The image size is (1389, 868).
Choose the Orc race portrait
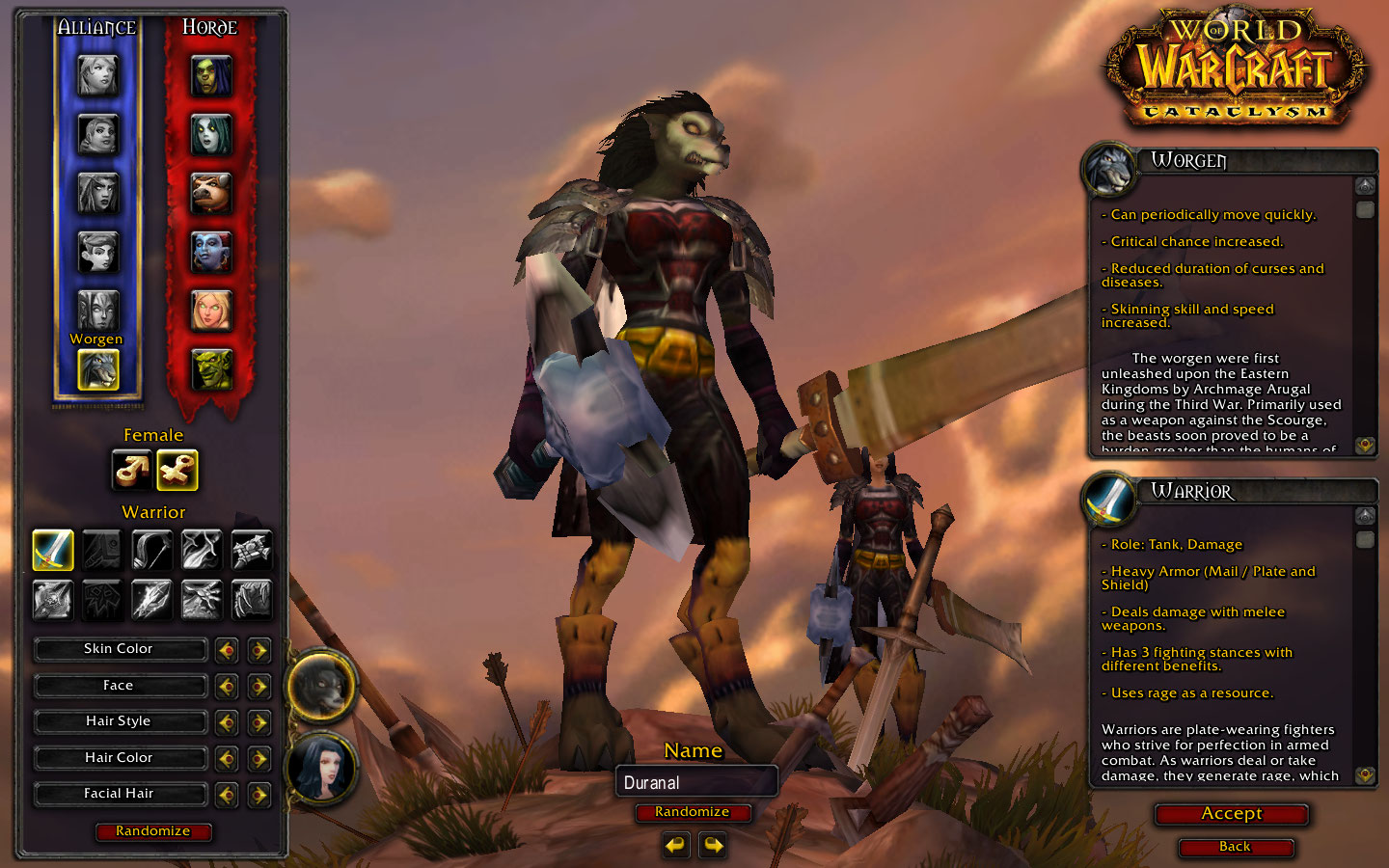(211, 76)
